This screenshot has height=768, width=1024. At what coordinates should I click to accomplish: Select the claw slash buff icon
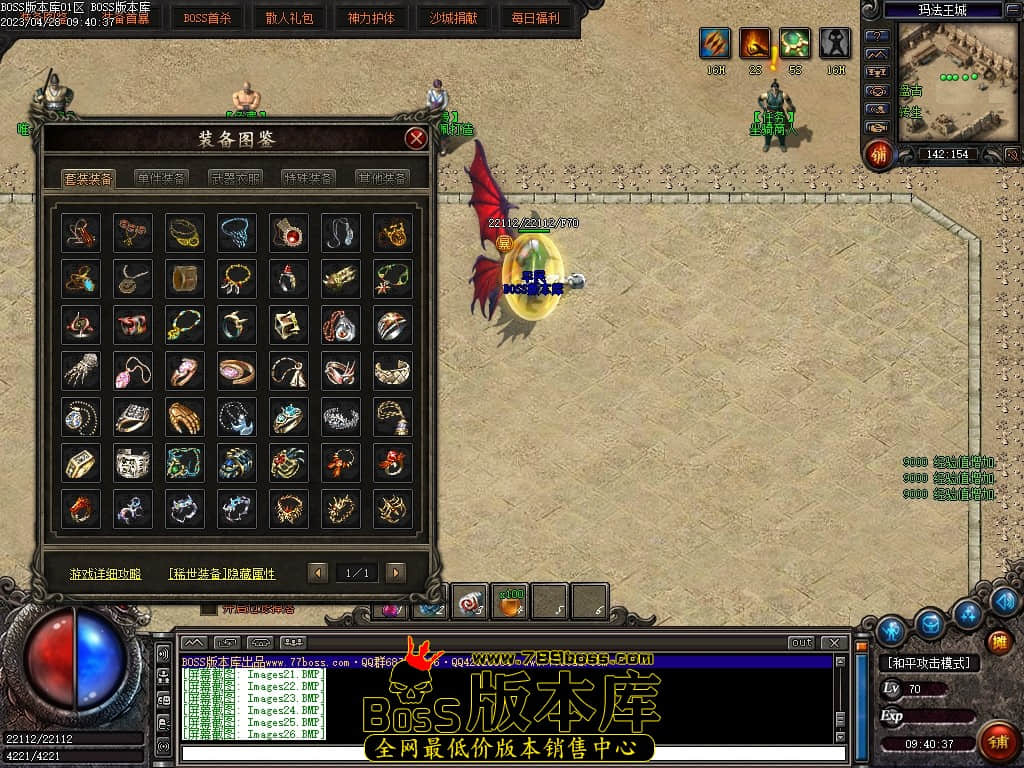point(714,44)
